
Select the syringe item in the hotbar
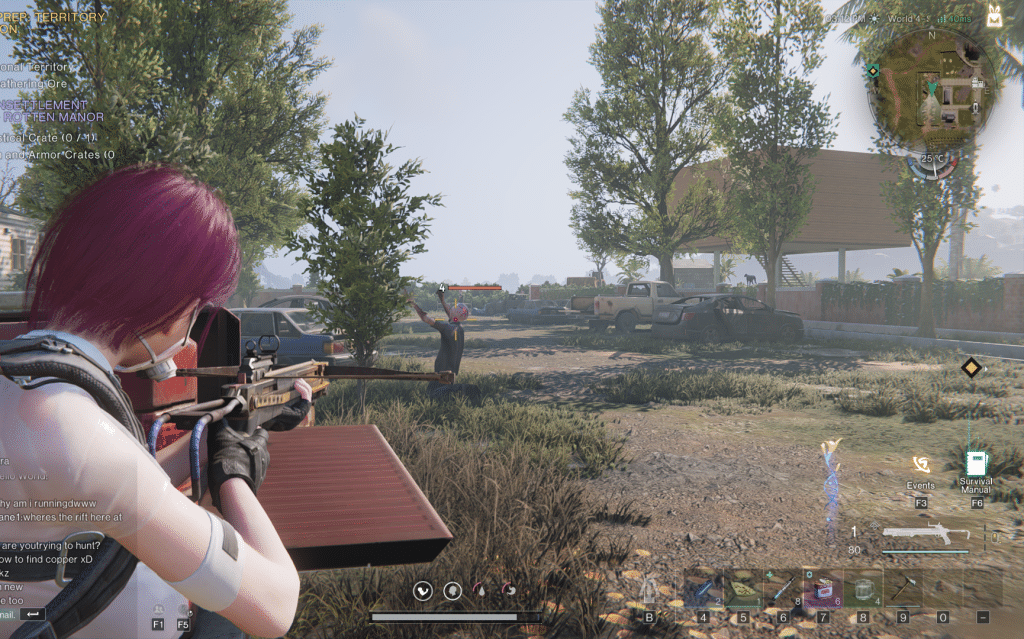pos(782,589)
